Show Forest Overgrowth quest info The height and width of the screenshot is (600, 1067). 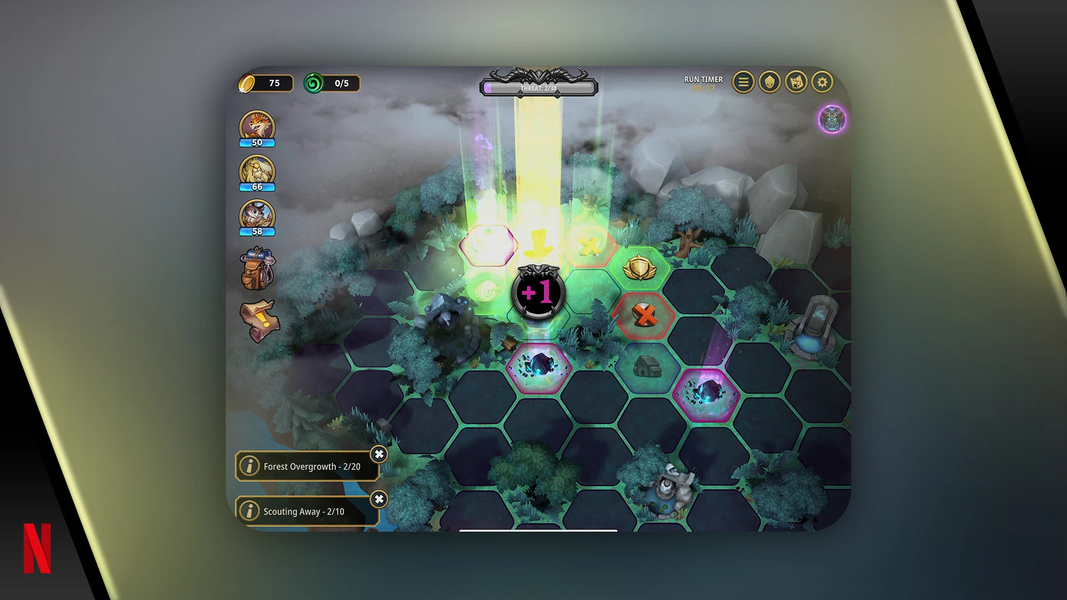click(x=249, y=466)
